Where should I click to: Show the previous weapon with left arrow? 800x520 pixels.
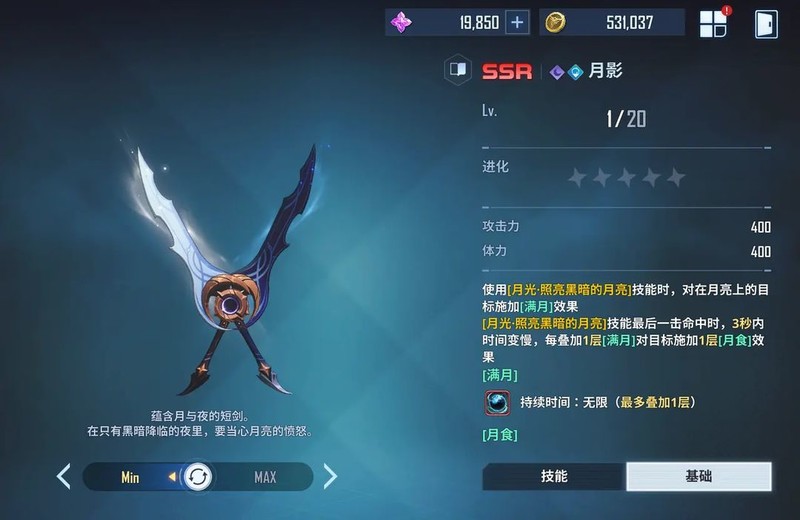[x=63, y=476]
